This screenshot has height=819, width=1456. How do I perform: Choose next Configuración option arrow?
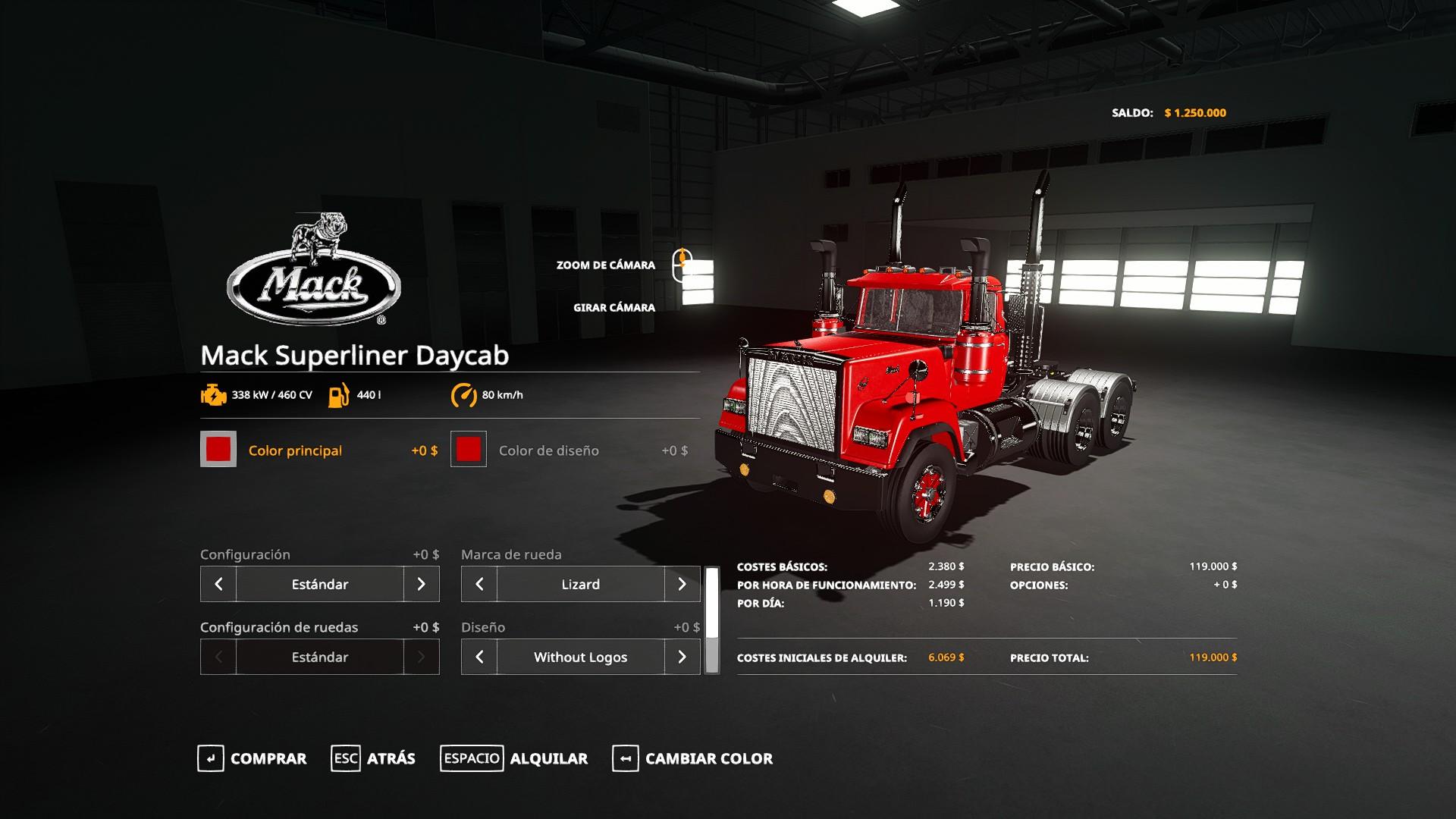tap(422, 584)
